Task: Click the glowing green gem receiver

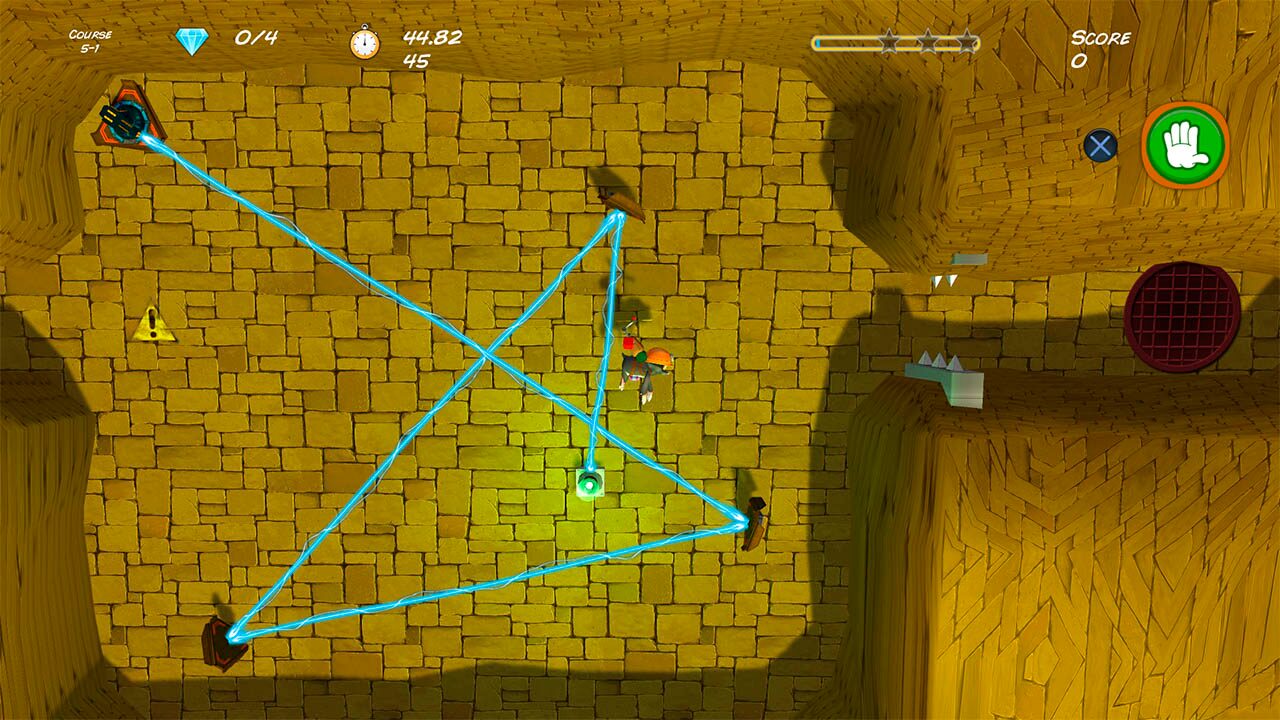Action: pos(592,481)
